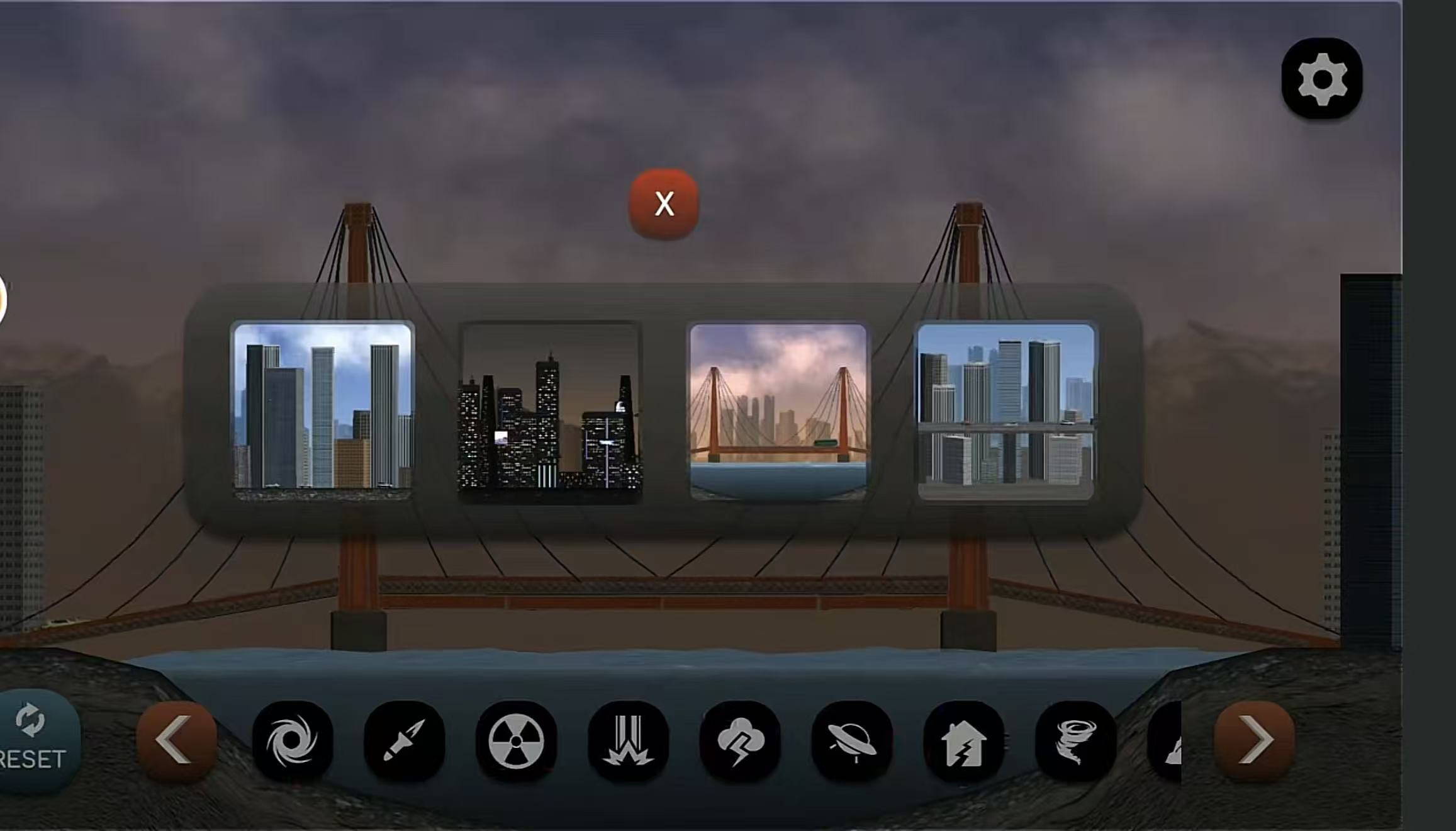
Task: Unleash the tornado disaster
Action: [1075, 741]
